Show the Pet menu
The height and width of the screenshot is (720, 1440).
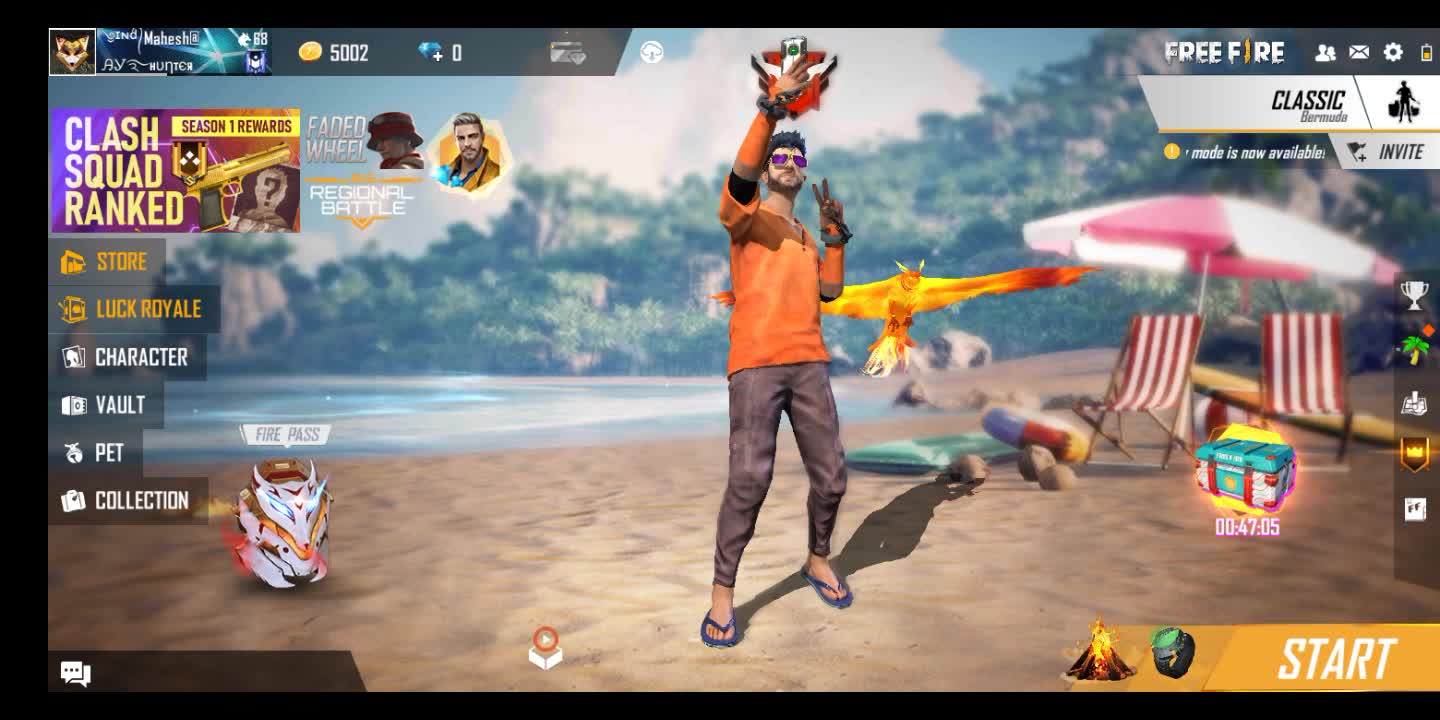pyautogui.click(x=95, y=453)
